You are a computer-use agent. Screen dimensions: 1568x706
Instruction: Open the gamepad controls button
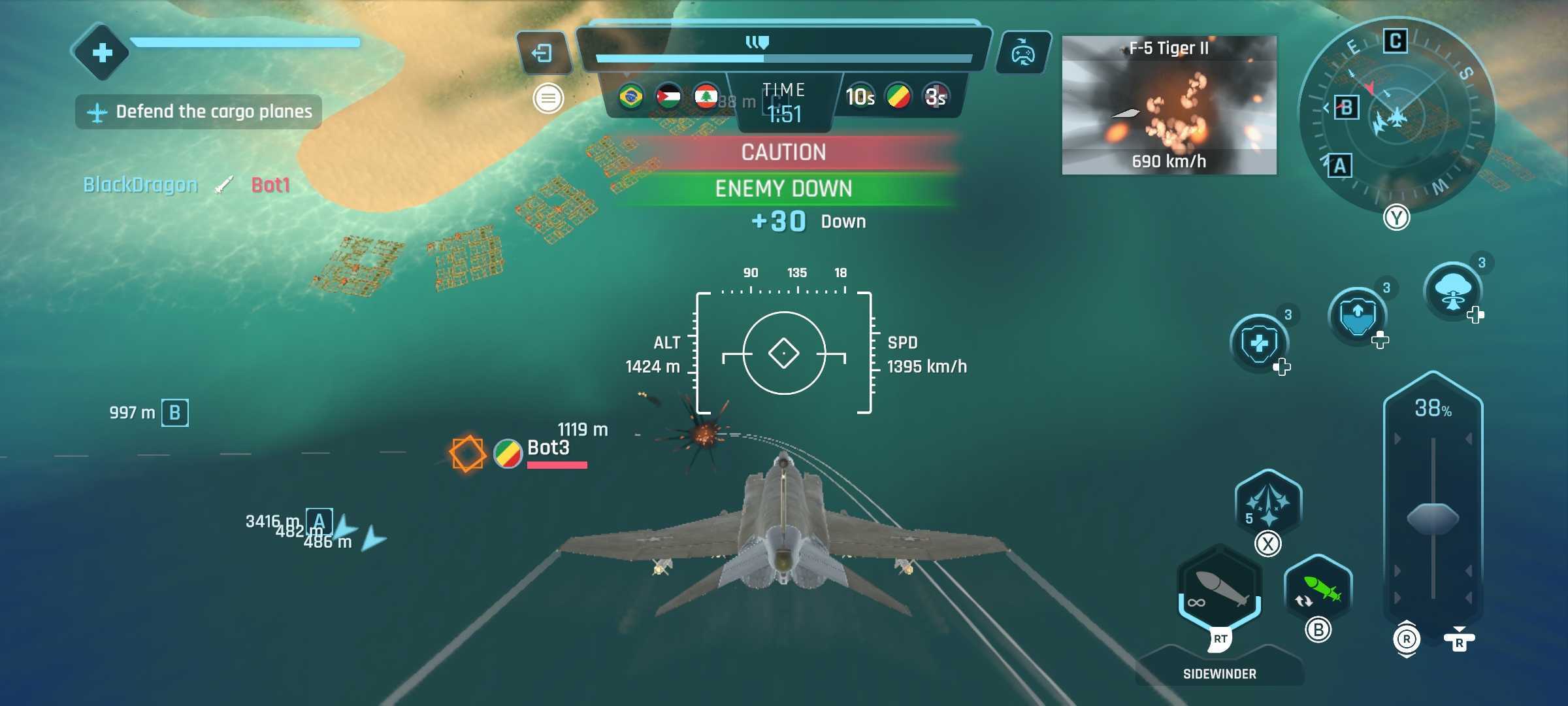[1022, 52]
